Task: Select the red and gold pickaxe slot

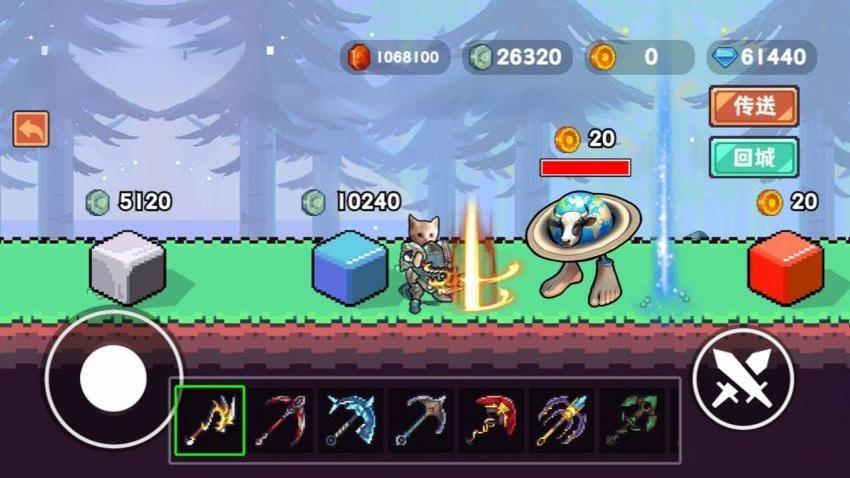Action: 492,420
